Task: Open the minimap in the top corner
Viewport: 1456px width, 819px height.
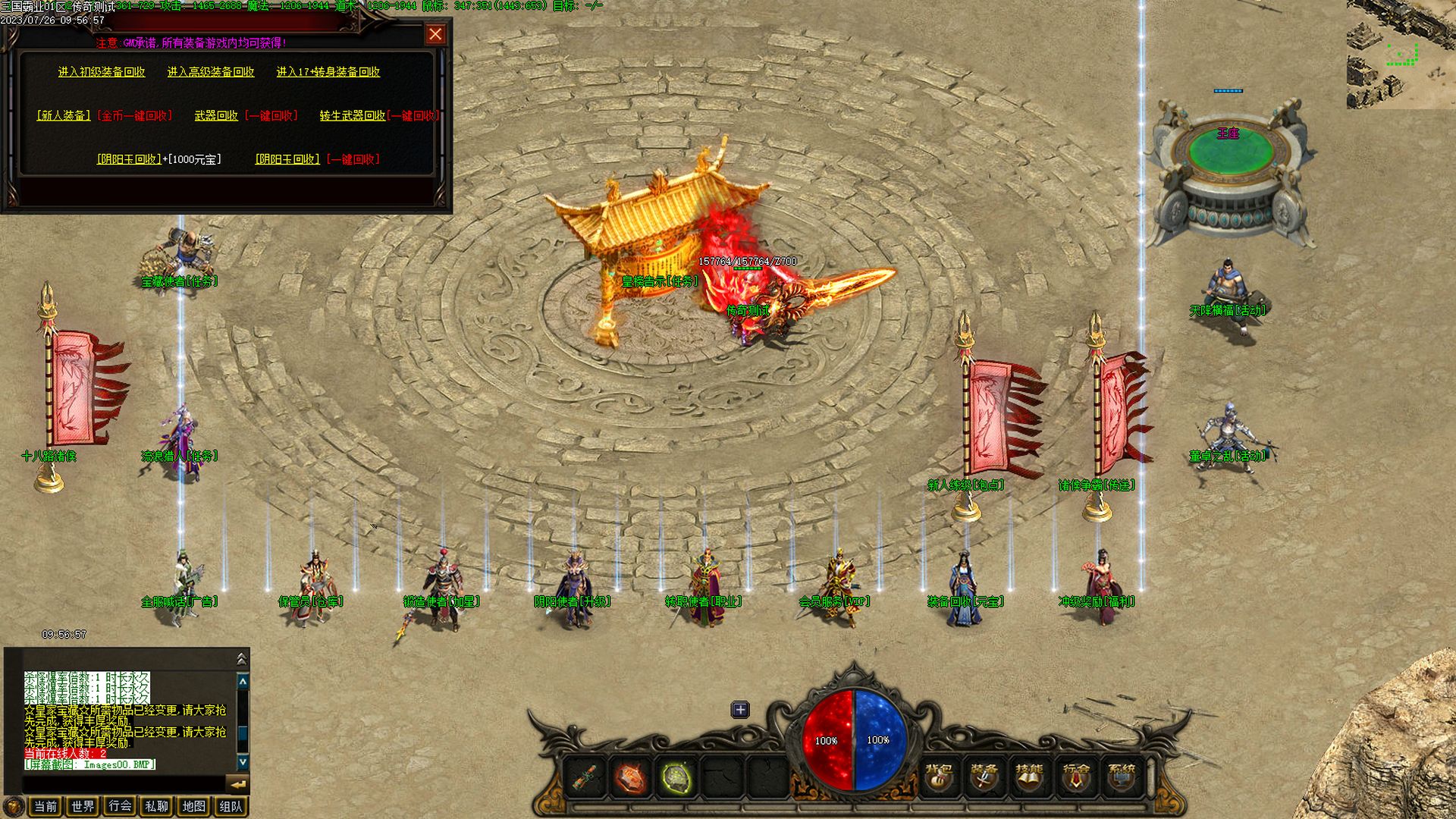Action: (x=1401, y=55)
